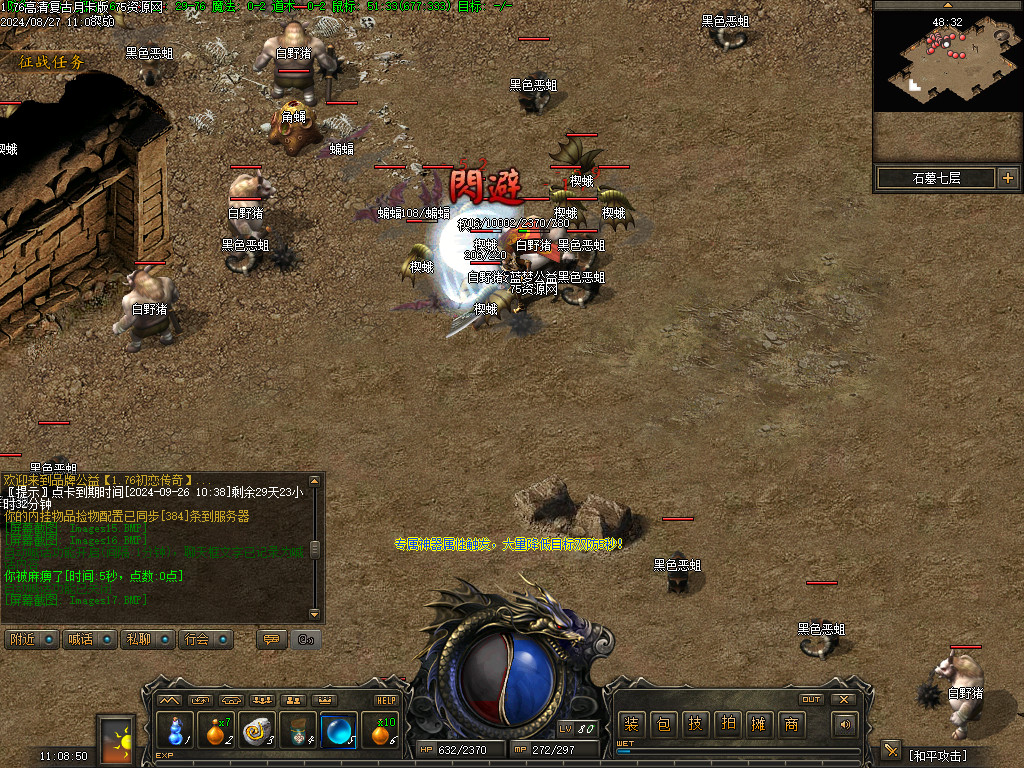This screenshot has width=1024, height=768.
Task: Toggle sound with the speaker button
Action: 846,724
